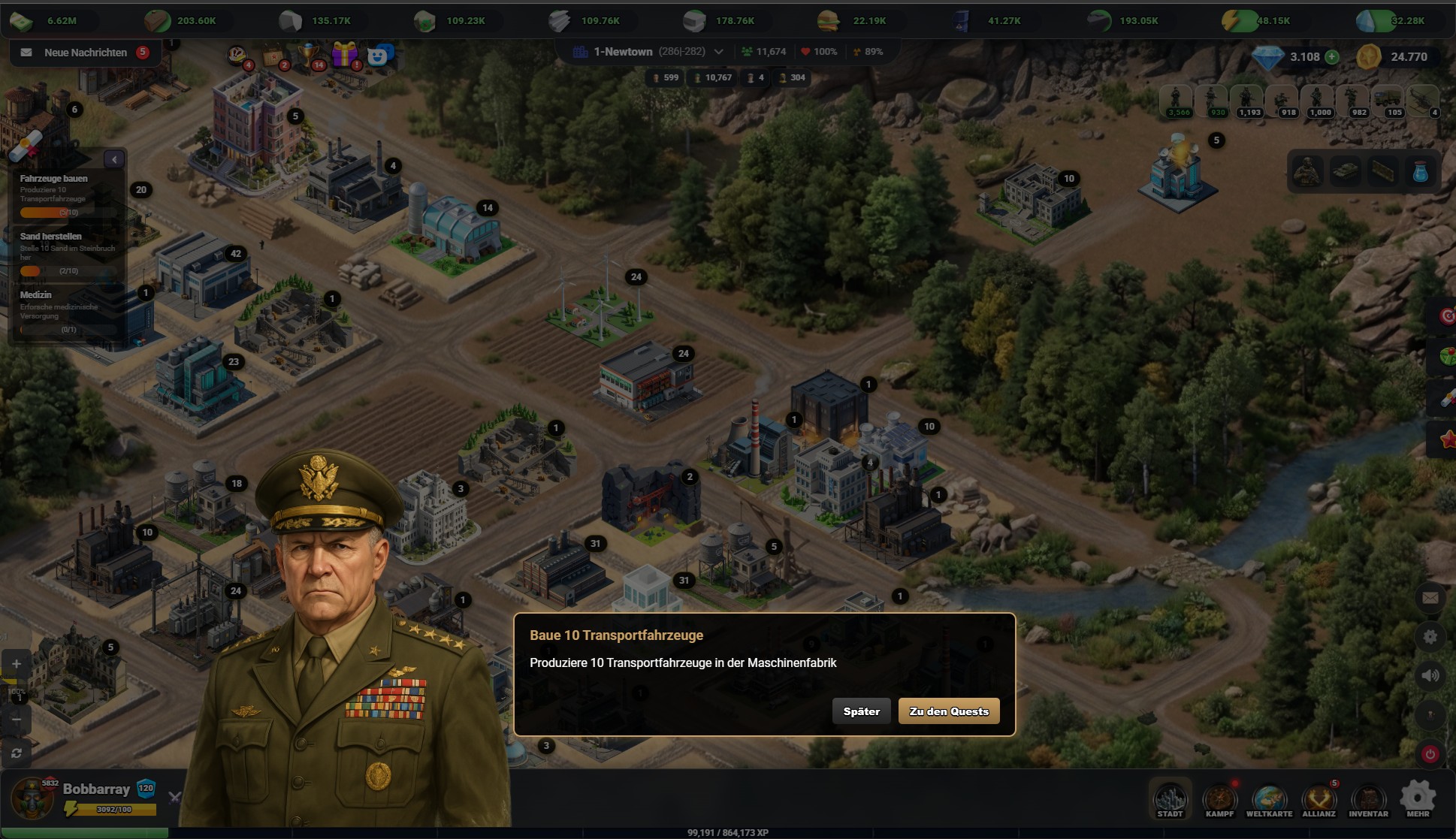Open the Weltkarte world map
This screenshot has width=1456, height=839.
1269,800
